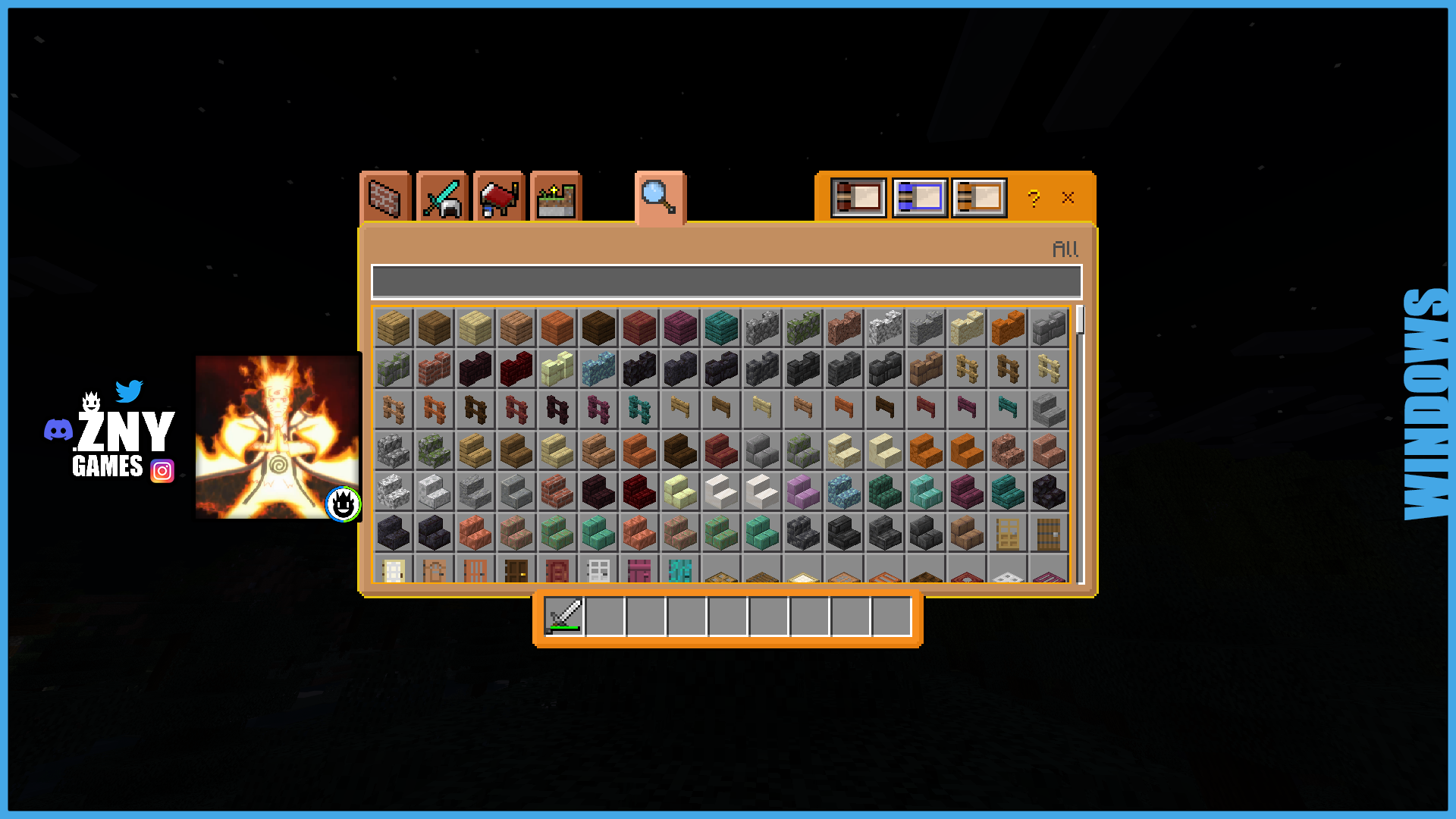
Task: Toggle the first recipe book view option
Action: [x=858, y=197]
